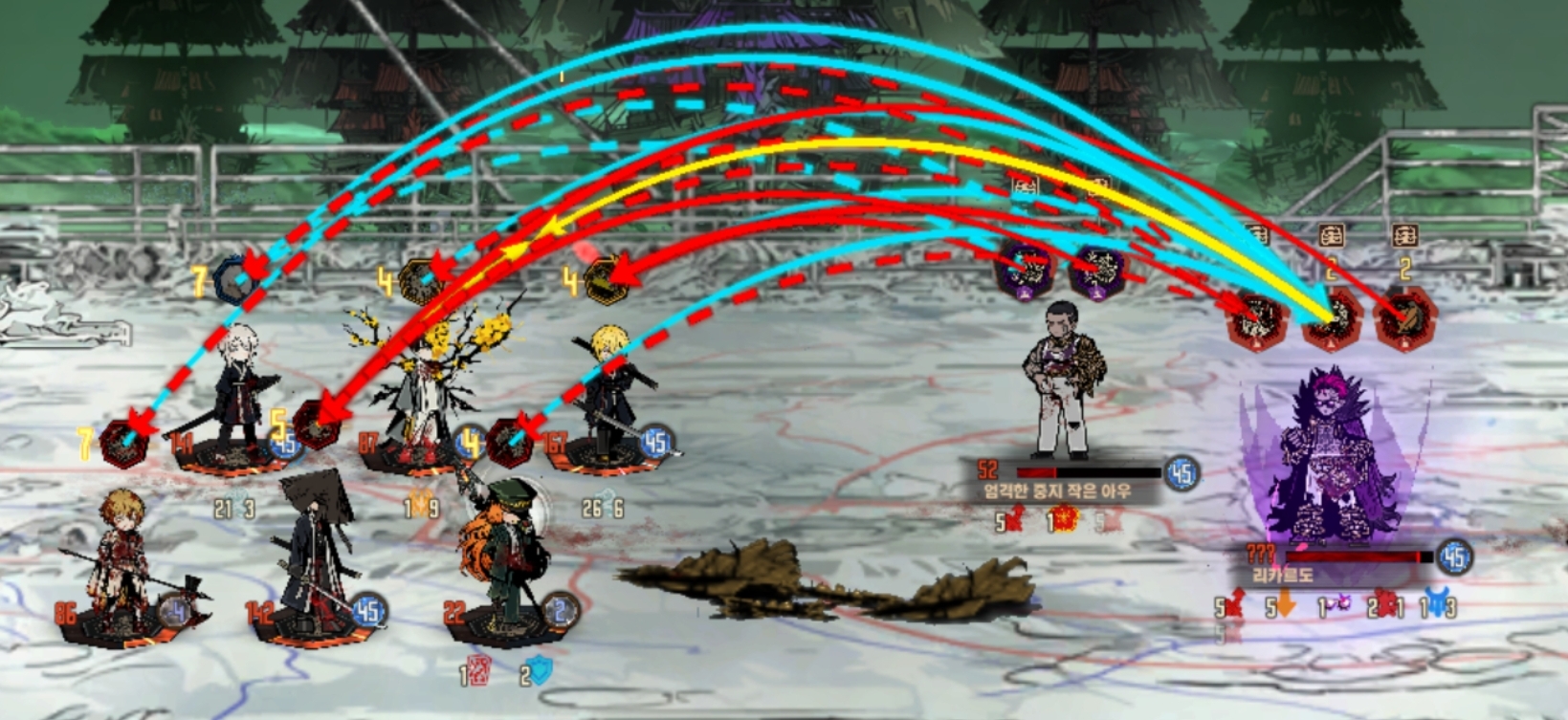Select gold skill slot above the blossoming-branch character
This screenshot has height=720, width=1568.
(420, 281)
